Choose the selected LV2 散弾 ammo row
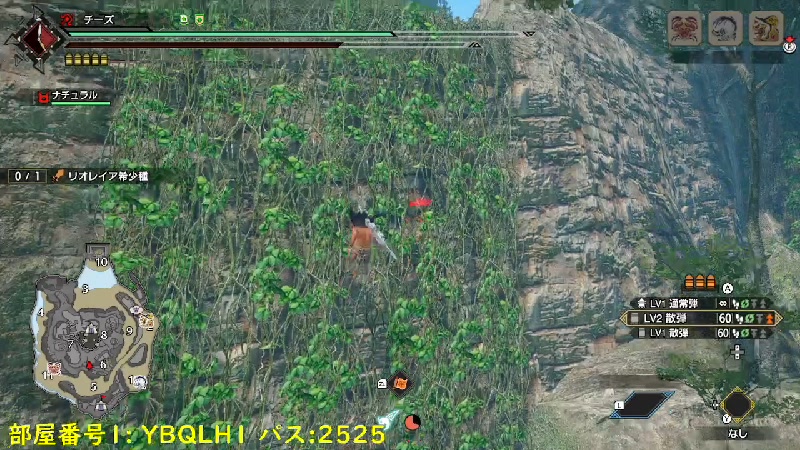800x450 pixels. pyautogui.click(x=700, y=318)
